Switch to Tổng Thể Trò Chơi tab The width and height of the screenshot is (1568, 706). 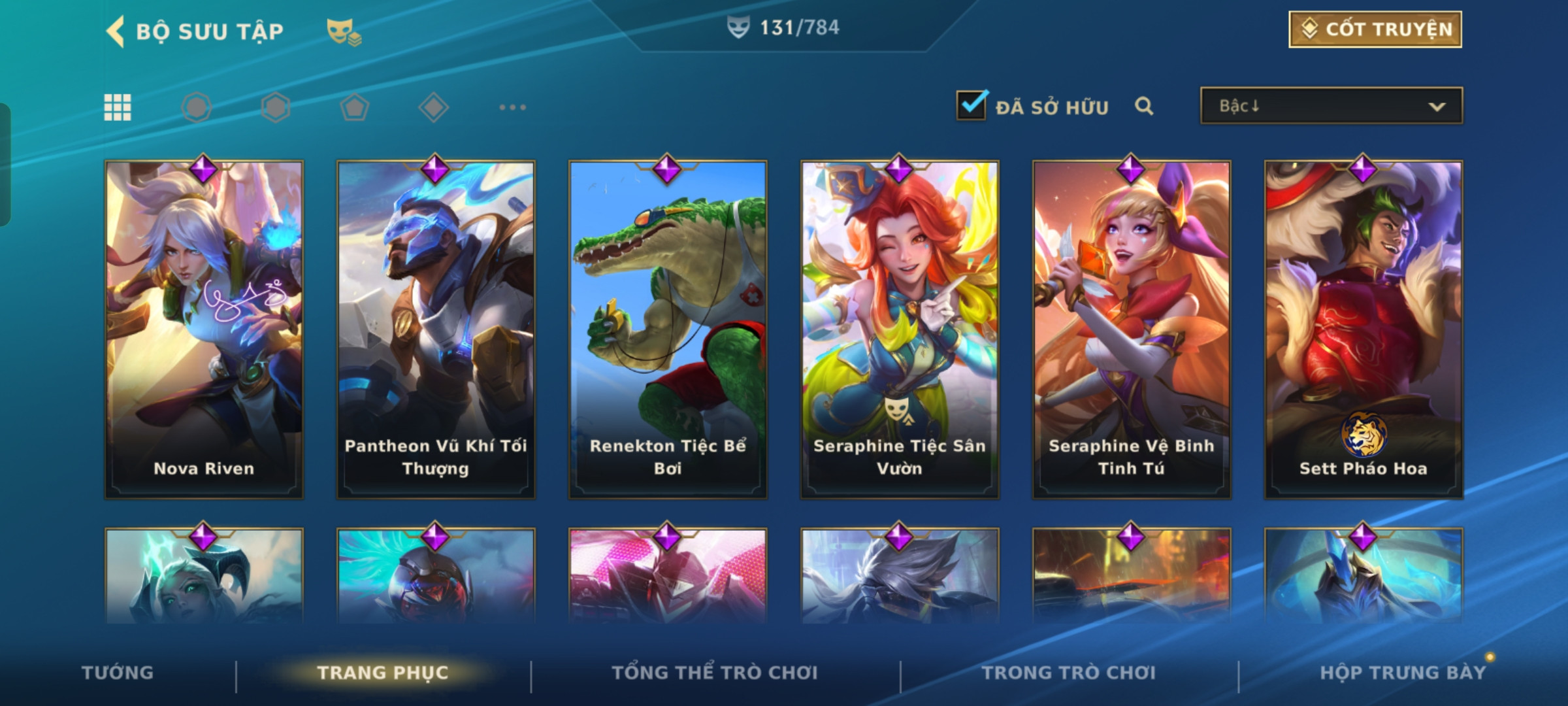coord(715,673)
